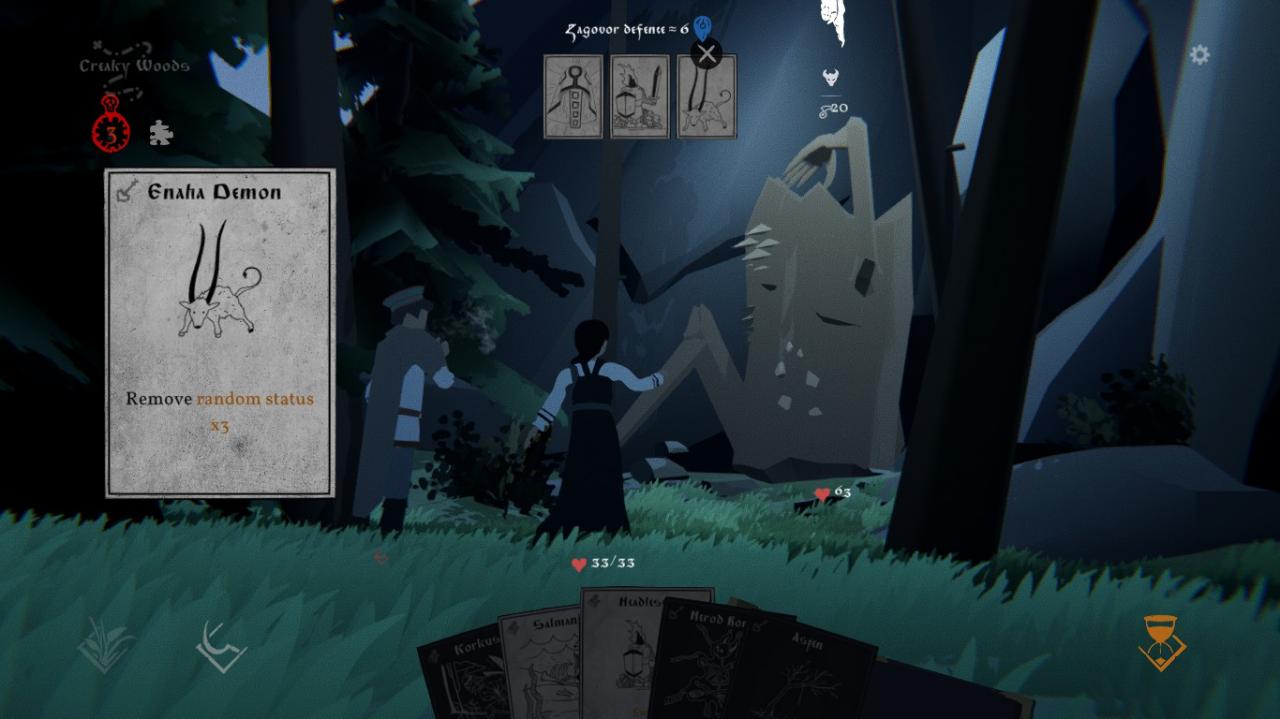The height and width of the screenshot is (719, 1280).
Task: Open the Creaky Woods map path
Action: (133, 62)
